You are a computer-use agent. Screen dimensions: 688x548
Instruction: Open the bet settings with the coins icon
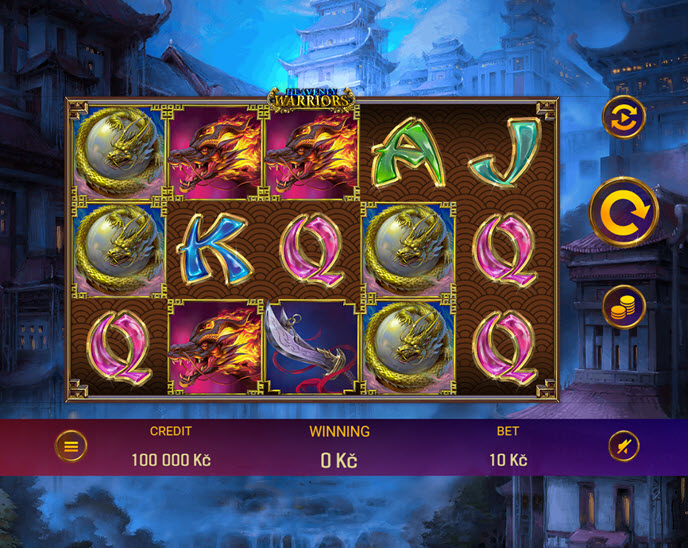pyautogui.click(x=623, y=307)
